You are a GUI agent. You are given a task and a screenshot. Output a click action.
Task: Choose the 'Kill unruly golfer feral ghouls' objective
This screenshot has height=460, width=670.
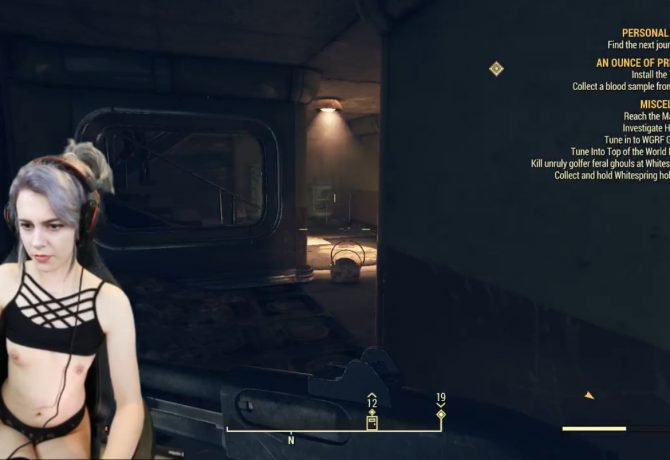pyautogui.click(x=600, y=164)
